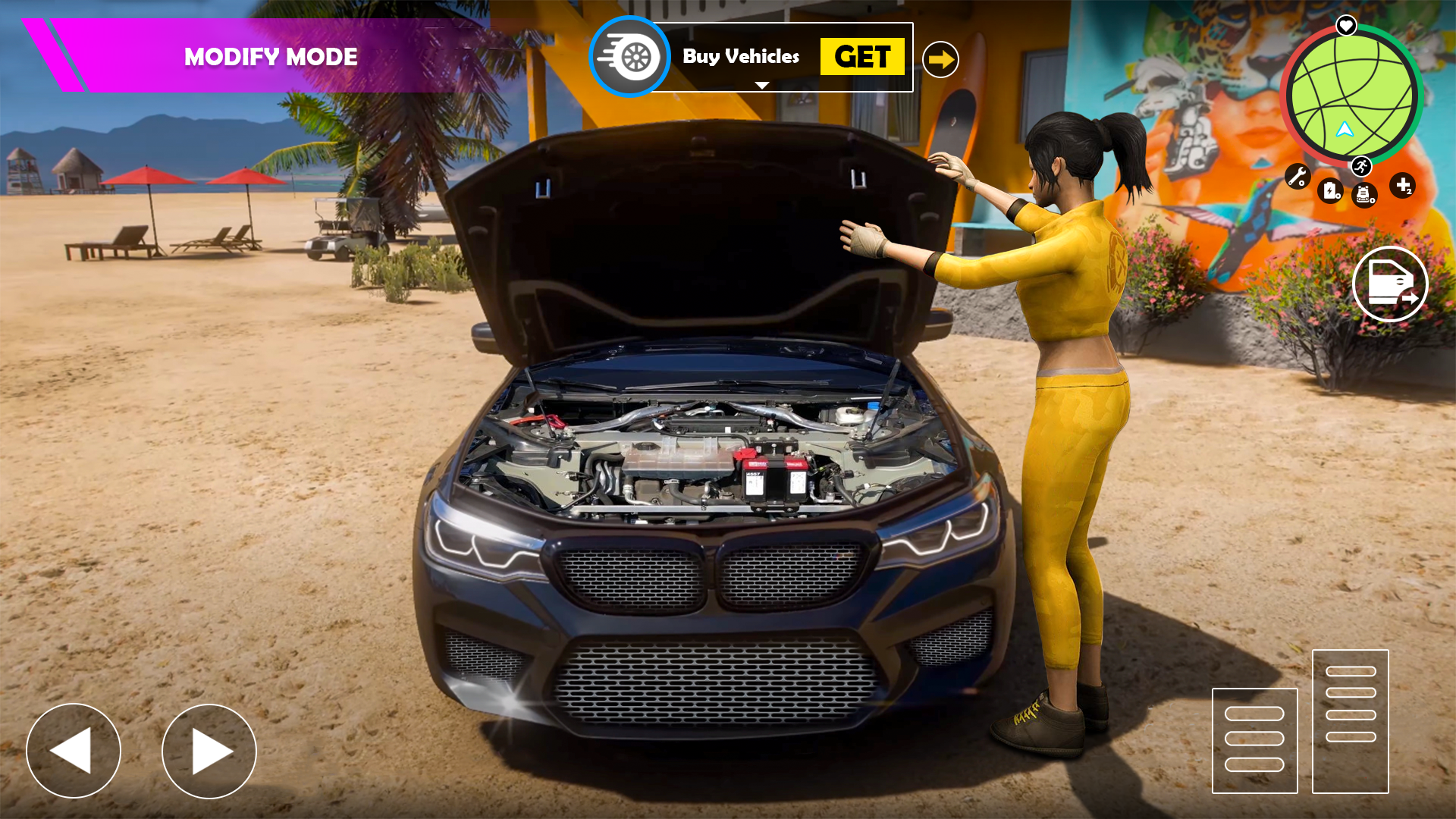Select the next option with right arrow
1456x819 pixels.
[x=209, y=751]
